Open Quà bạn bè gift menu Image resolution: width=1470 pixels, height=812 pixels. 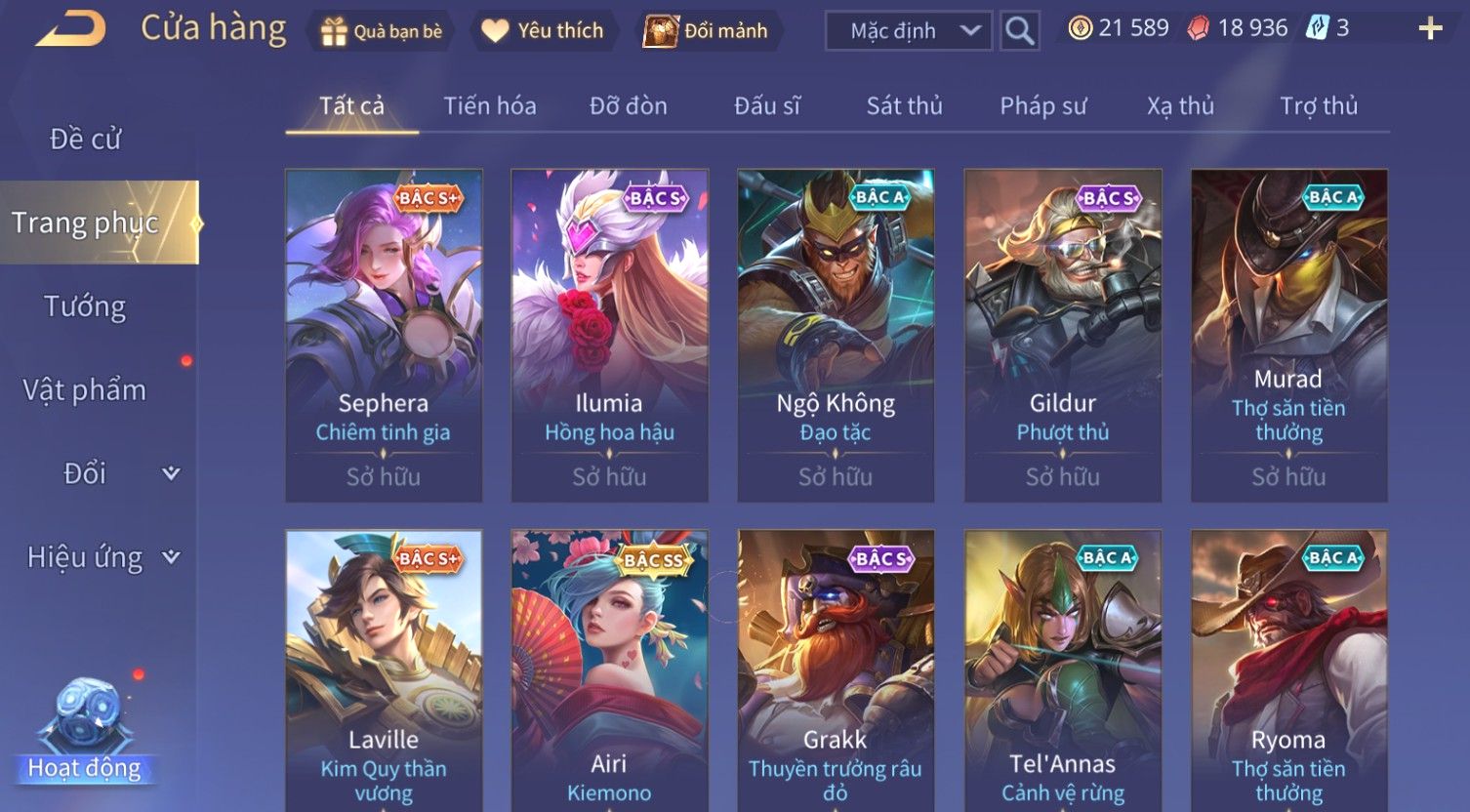[382, 31]
